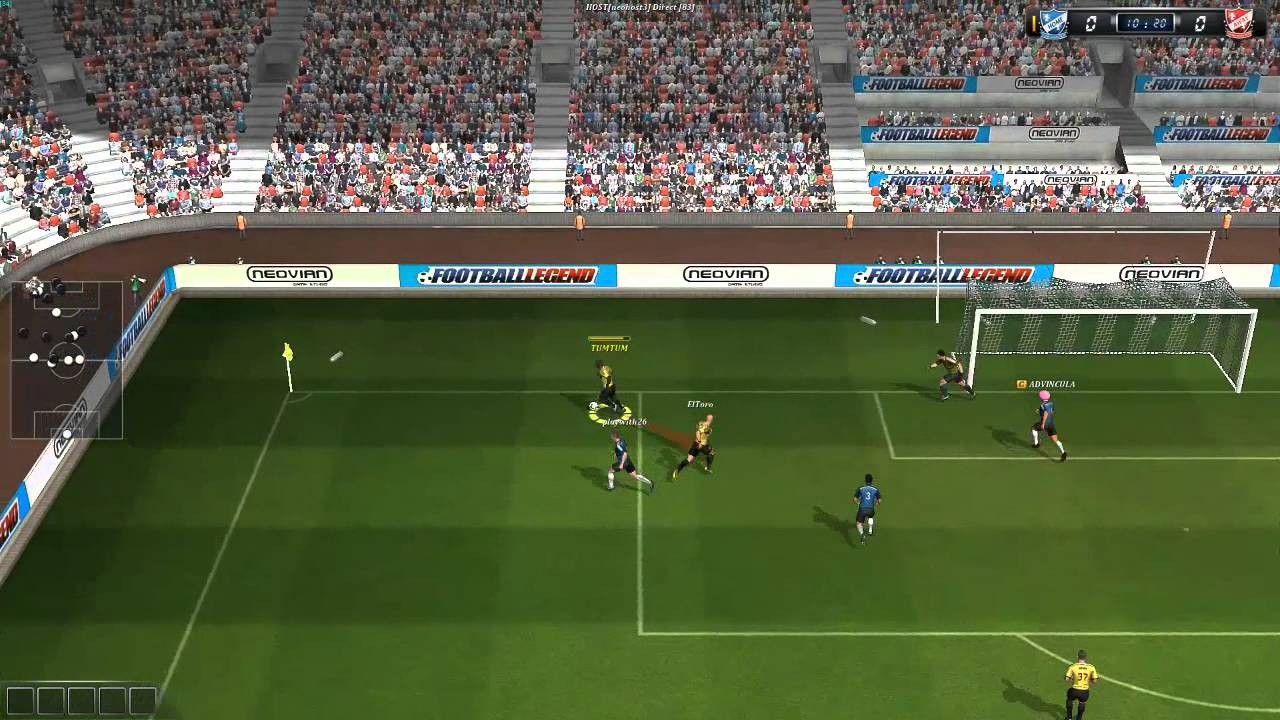Open the HOME score display
Screen dimensions: 1280x720
pos(1092,22)
